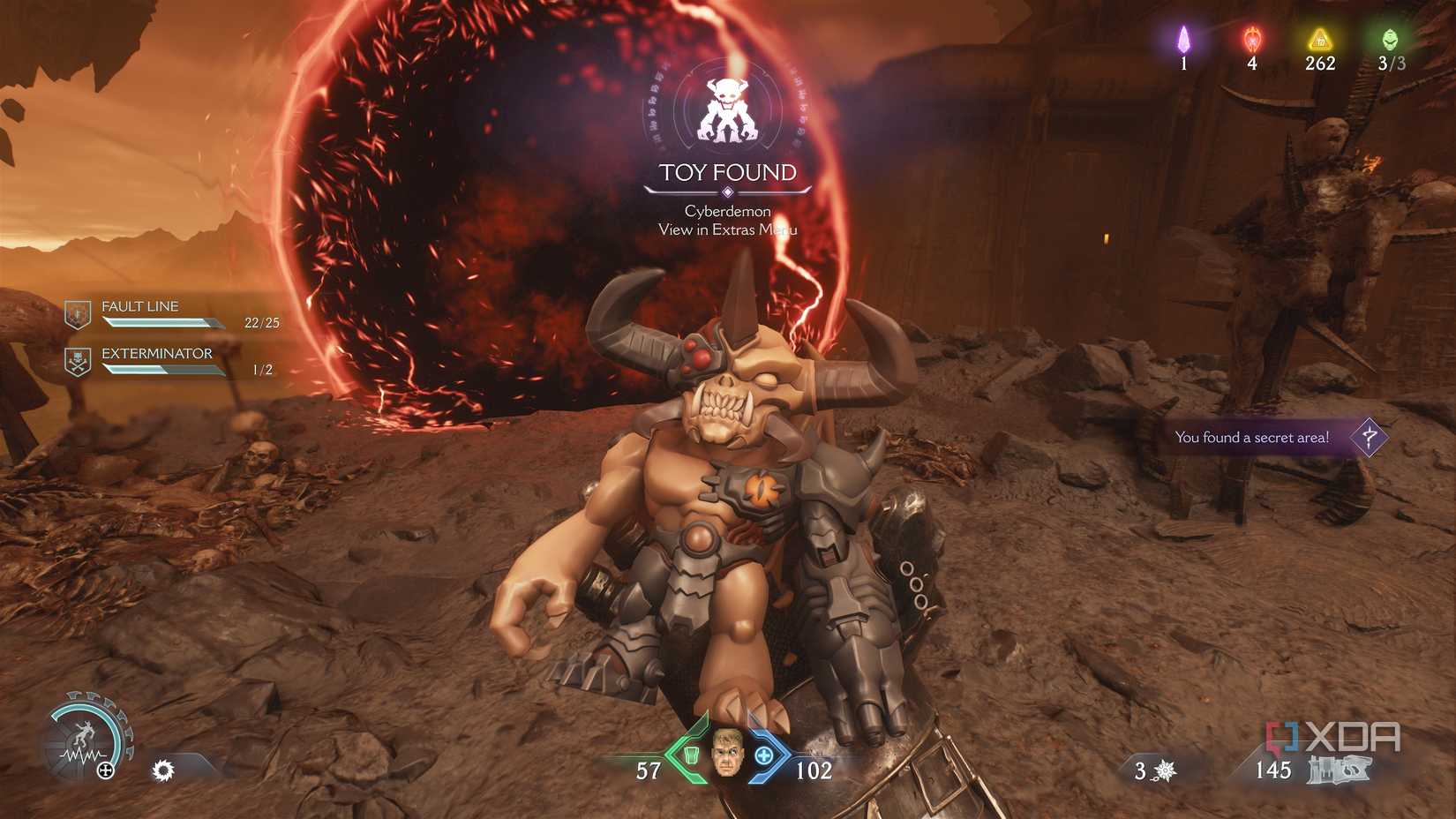Click the red Empyrean Key counter icon
This screenshot has height=819, width=1456.
pos(1250,39)
